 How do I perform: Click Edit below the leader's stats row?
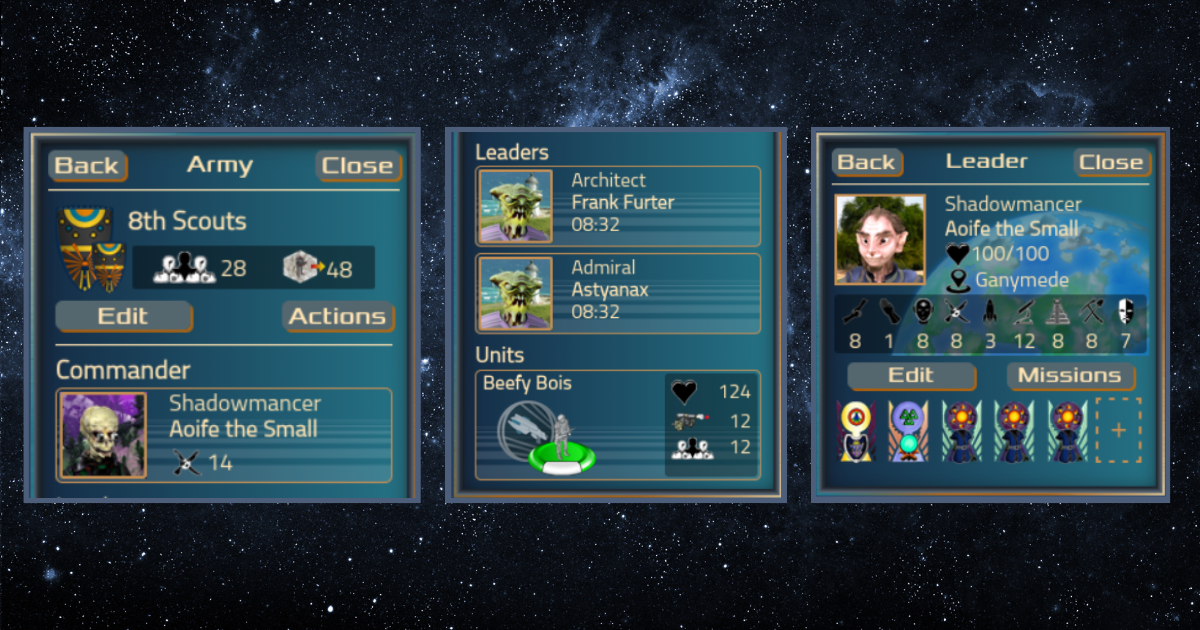point(910,376)
